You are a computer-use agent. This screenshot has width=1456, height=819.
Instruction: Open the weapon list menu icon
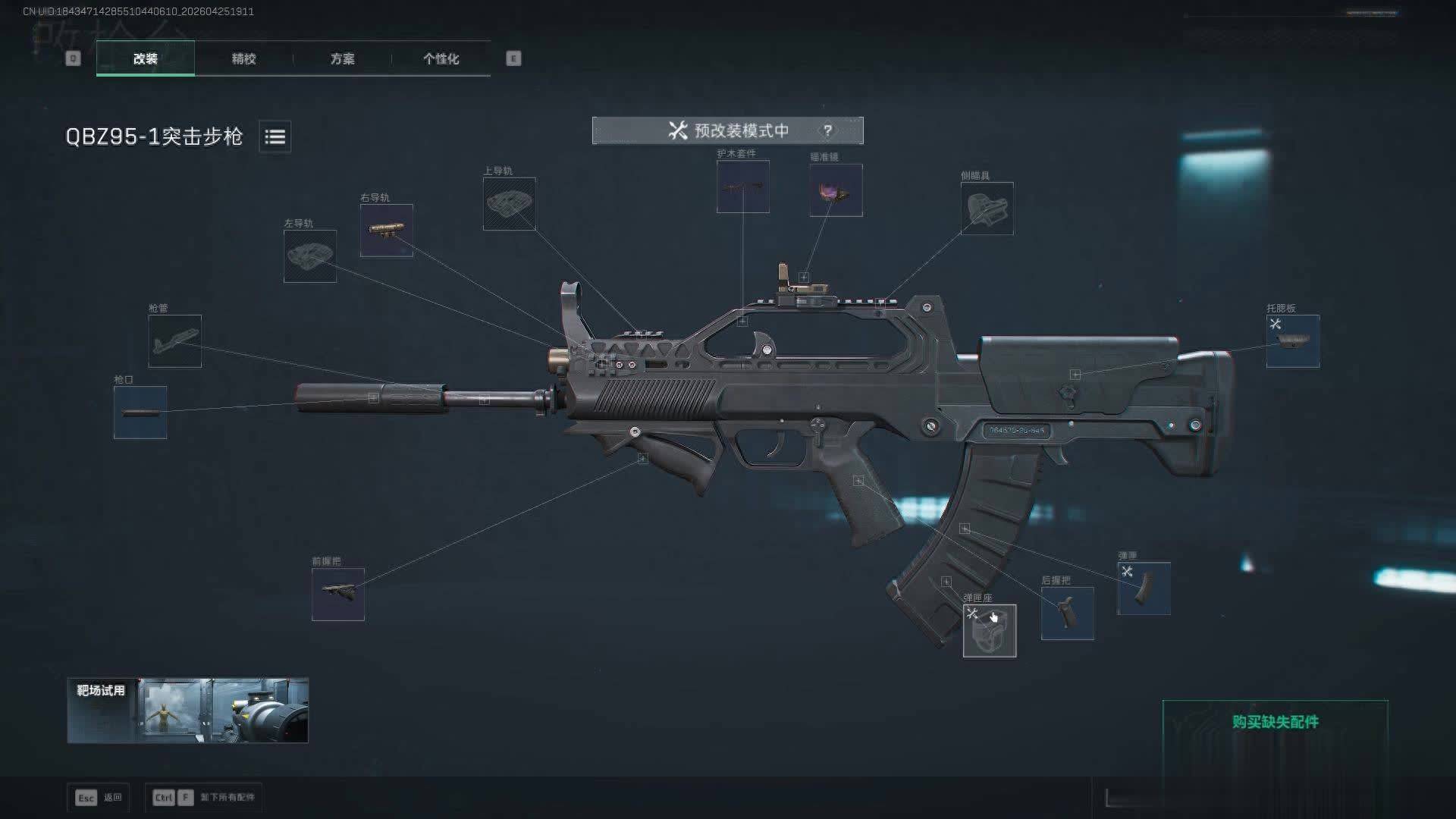(x=275, y=136)
